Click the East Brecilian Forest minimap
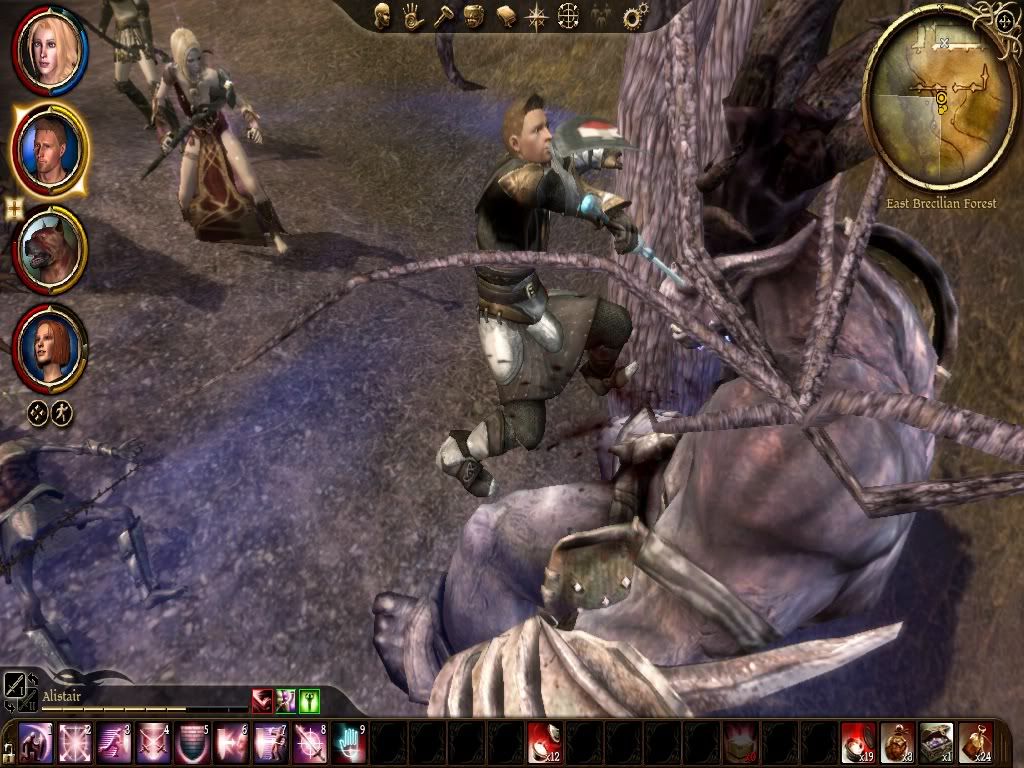The height and width of the screenshot is (768, 1024). (939, 97)
